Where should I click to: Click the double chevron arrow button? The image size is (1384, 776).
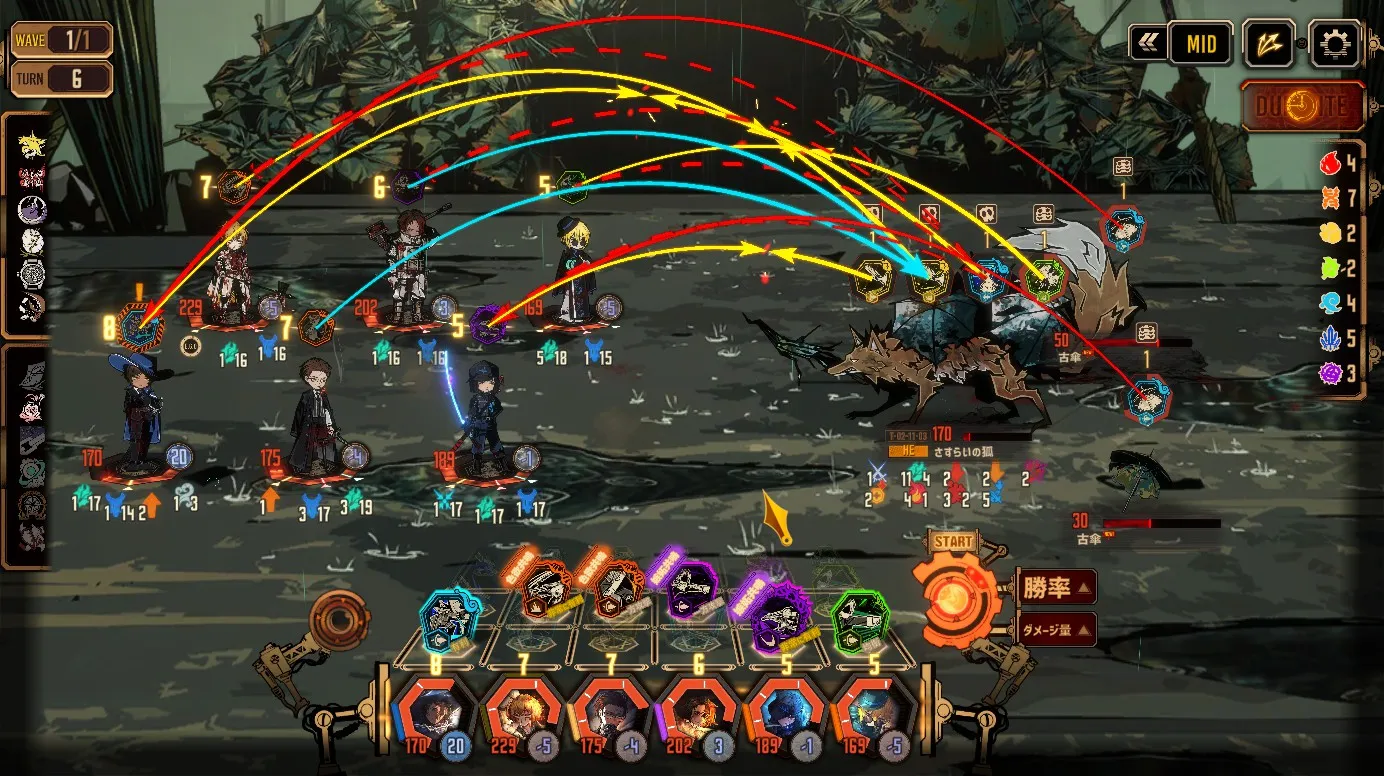pos(1147,44)
